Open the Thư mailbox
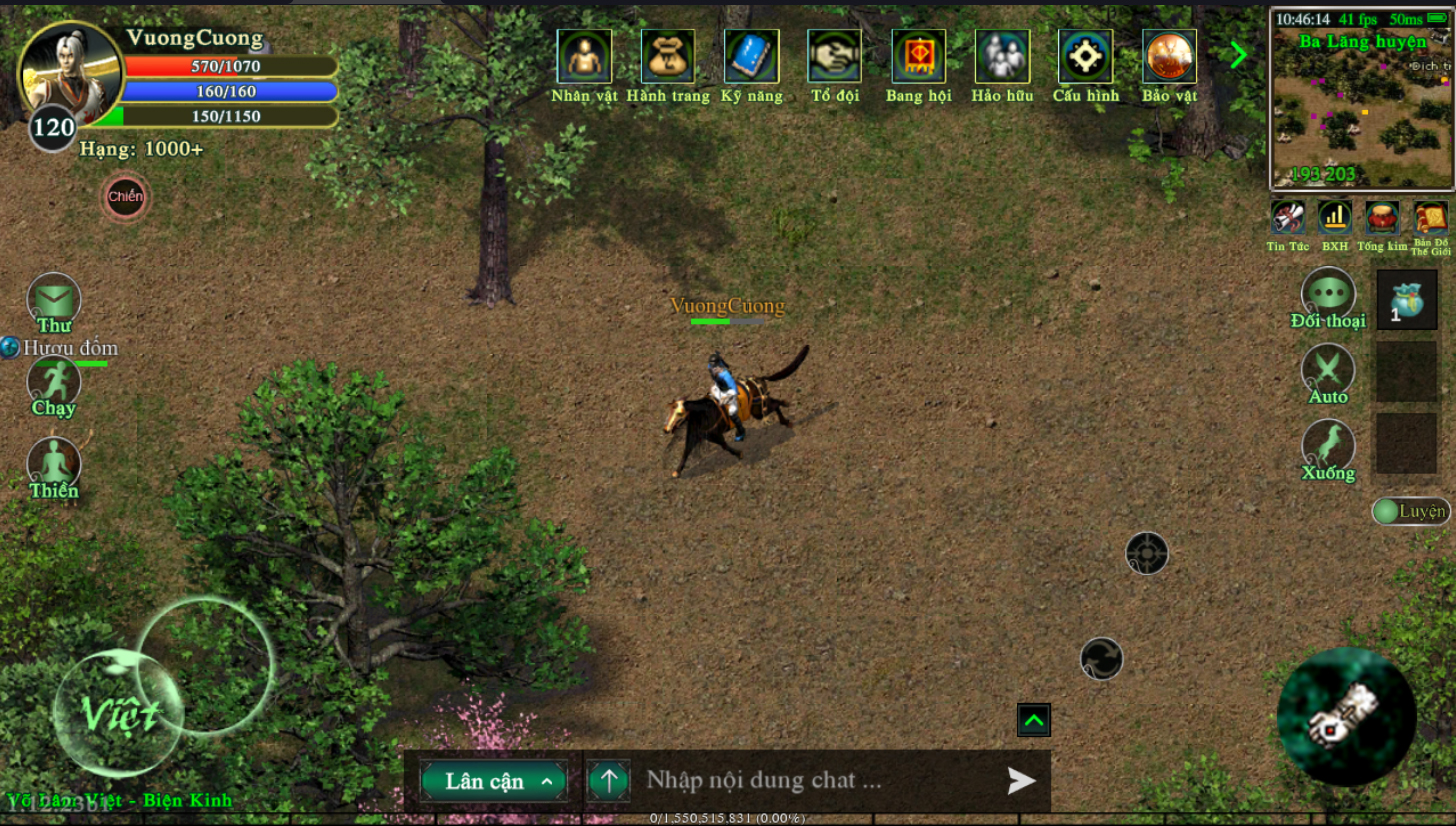Image resolution: width=1456 pixels, height=826 pixels. (54, 300)
